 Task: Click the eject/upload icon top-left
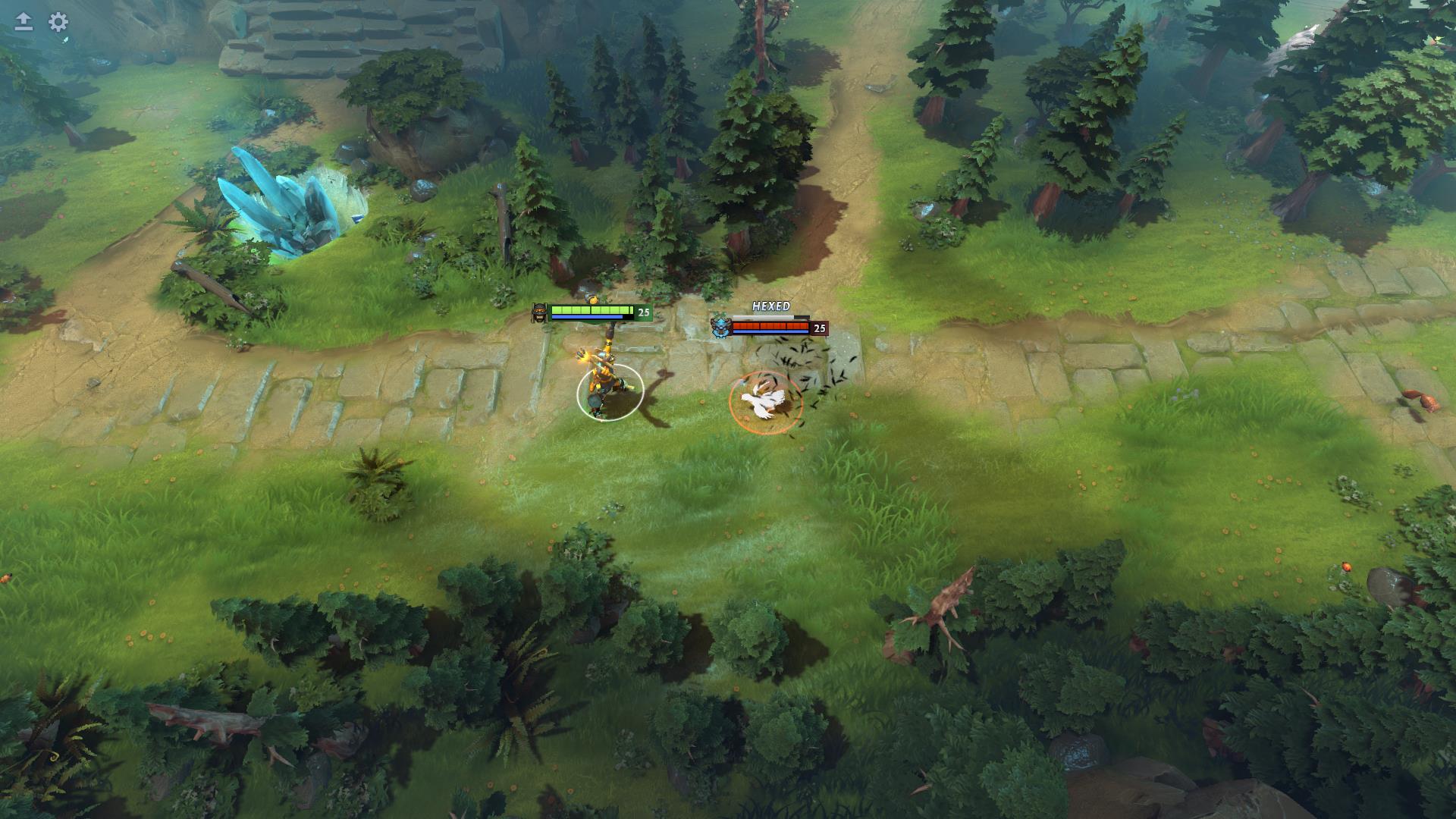point(24,20)
